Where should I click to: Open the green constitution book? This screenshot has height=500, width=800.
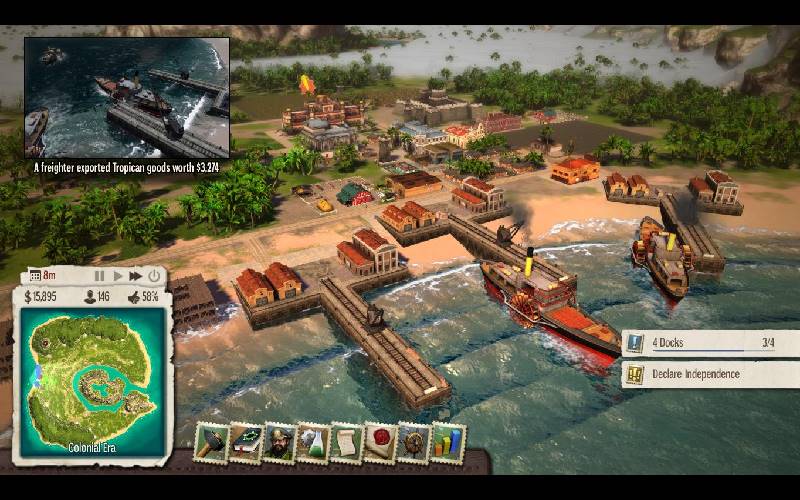pyautogui.click(x=246, y=442)
